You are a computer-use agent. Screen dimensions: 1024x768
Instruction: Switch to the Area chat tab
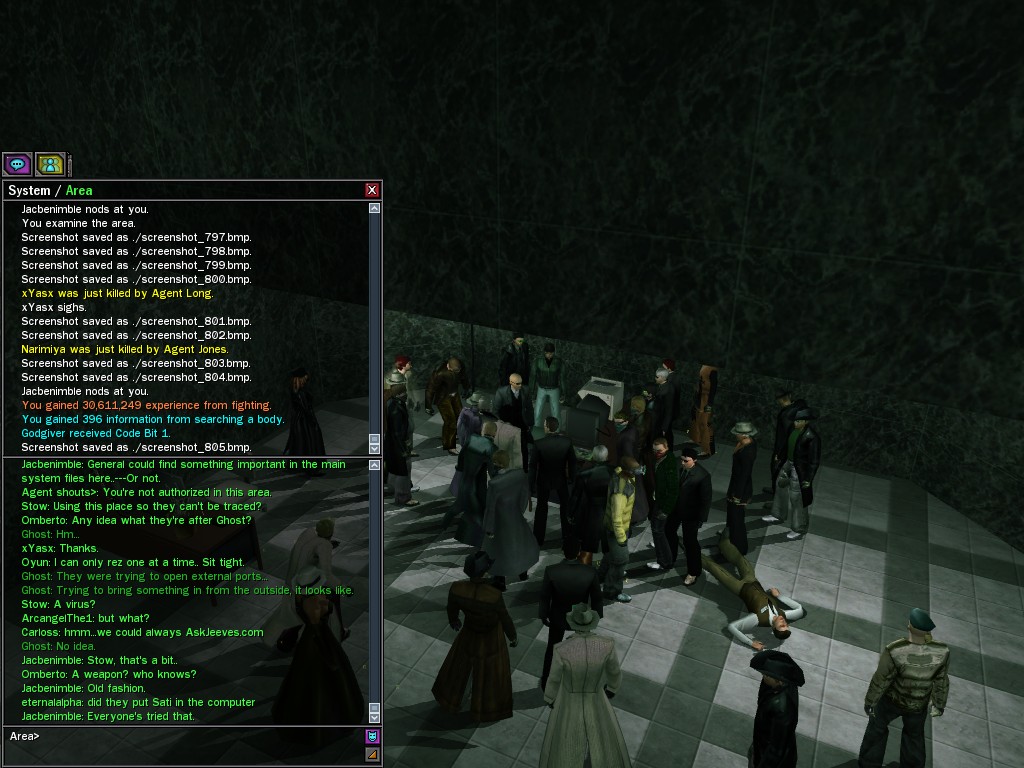tap(79, 190)
